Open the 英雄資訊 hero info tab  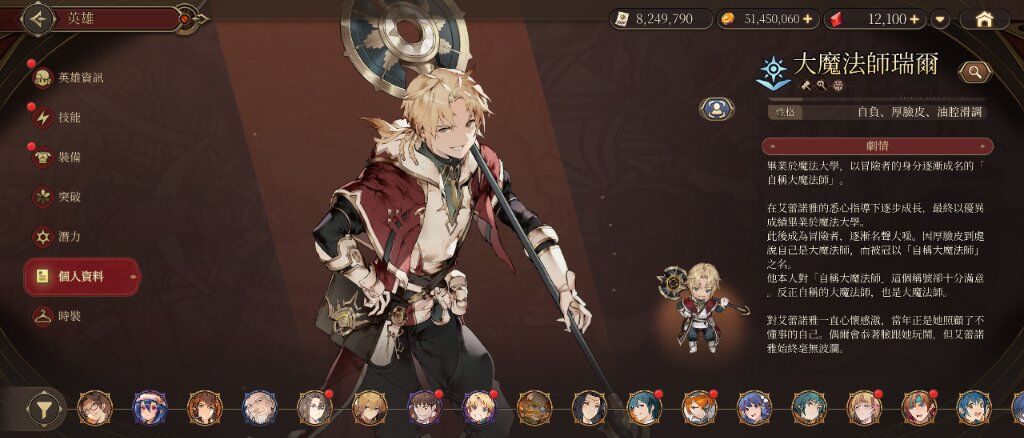click(80, 78)
